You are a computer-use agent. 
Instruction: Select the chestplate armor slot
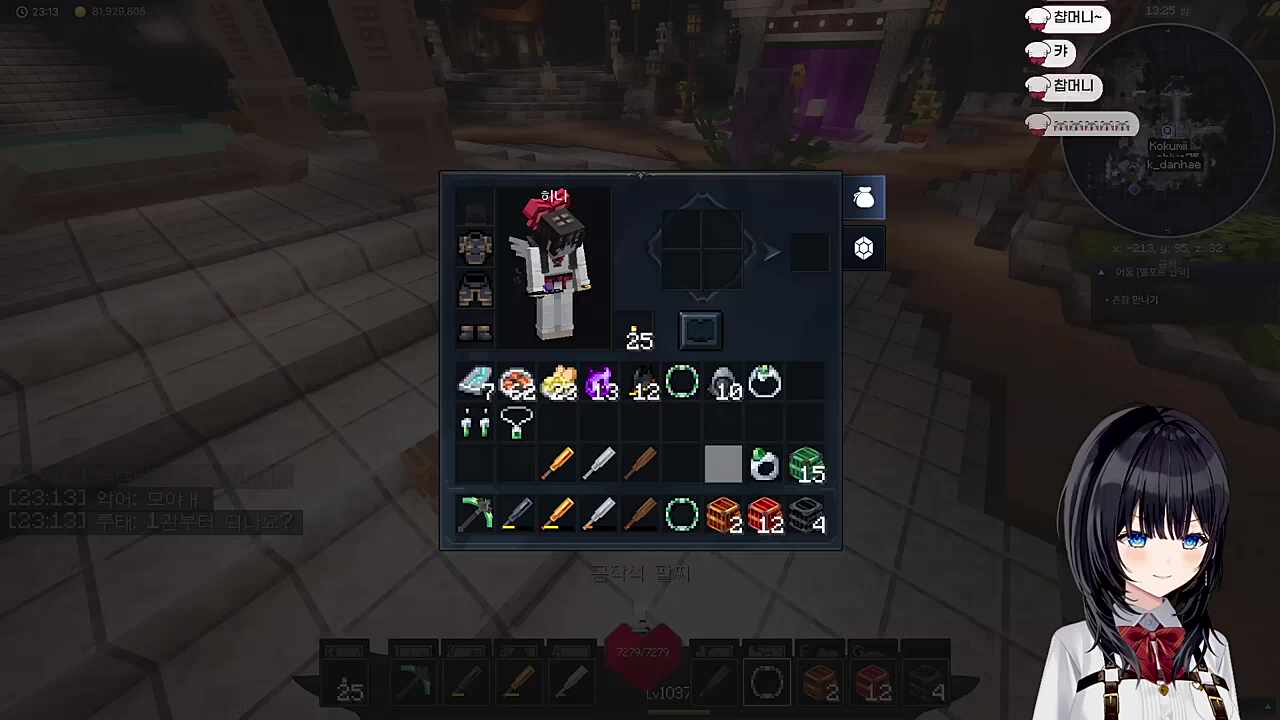[x=475, y=247]
